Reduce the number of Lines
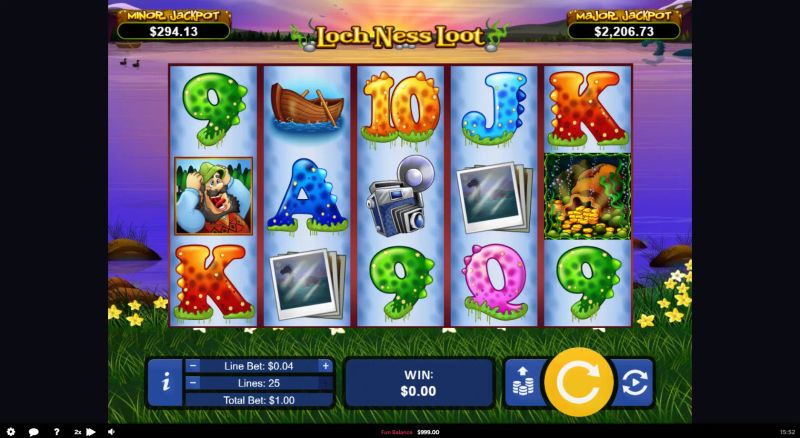The height and width of the screenshot is (438, 800). click(x=193, y=383)
